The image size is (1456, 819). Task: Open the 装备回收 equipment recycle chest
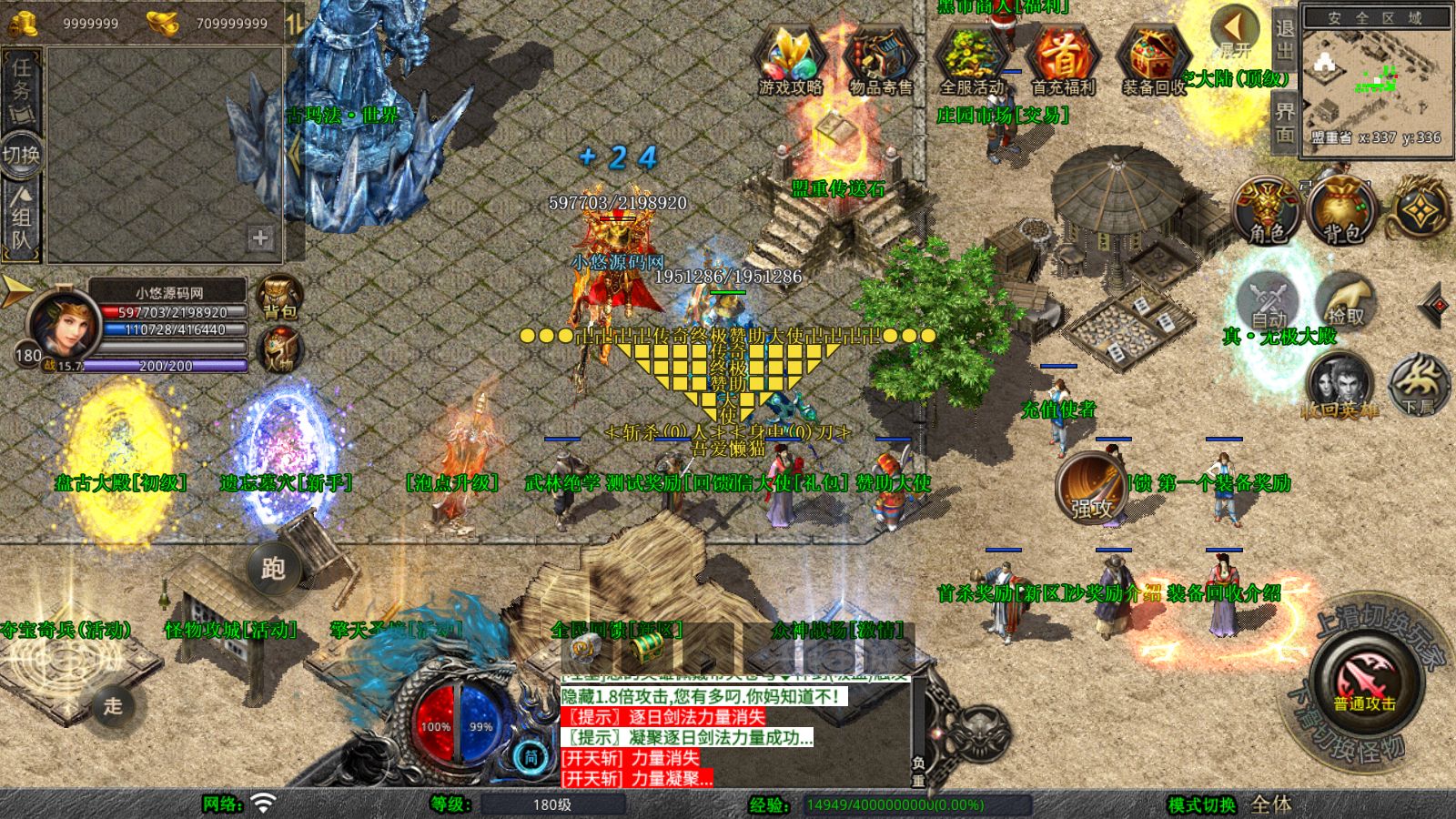pyautogui.click(x=1154, y=60)
